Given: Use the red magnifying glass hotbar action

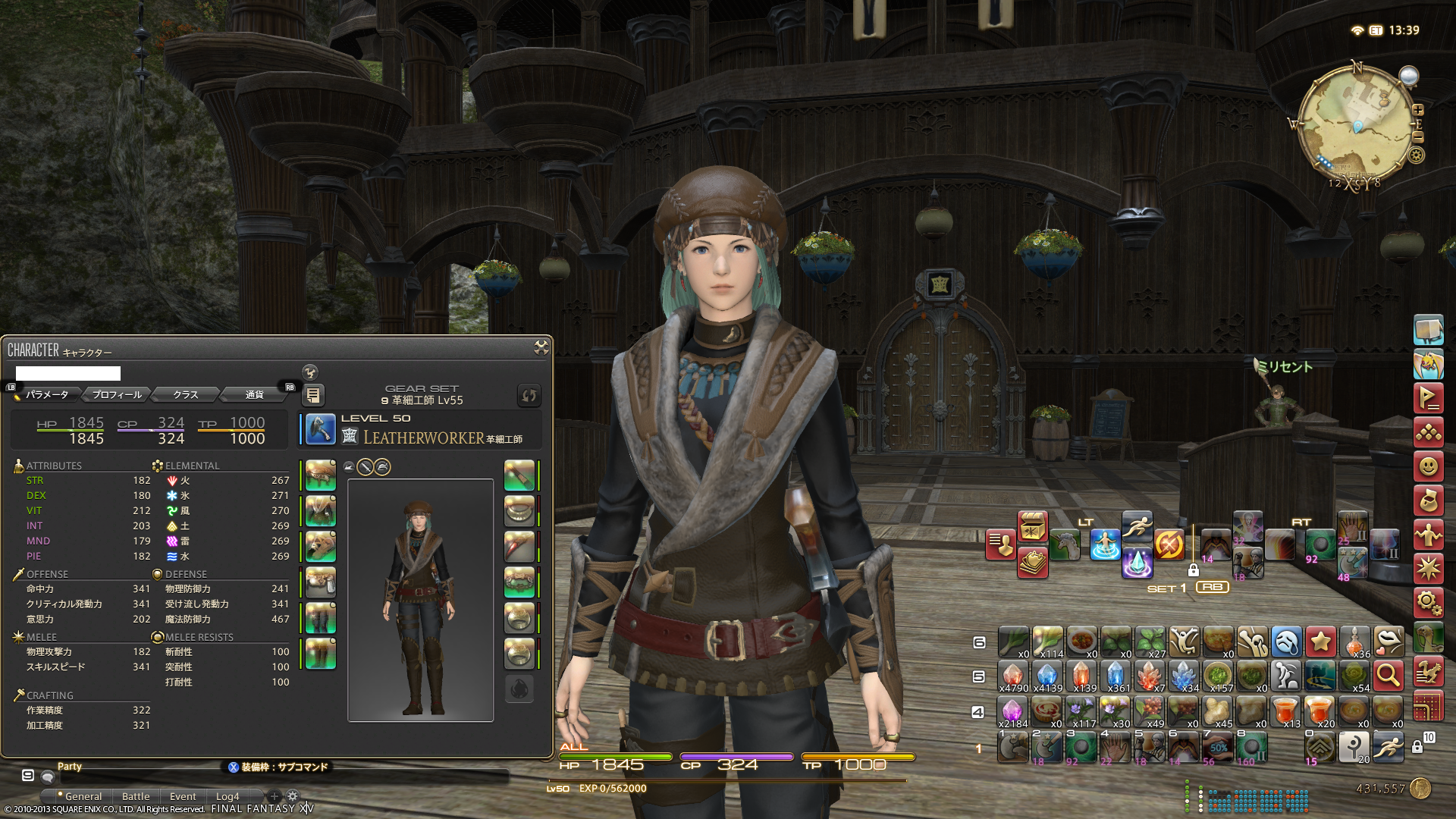Looking at the screenshot, I should pos(1389,675).
